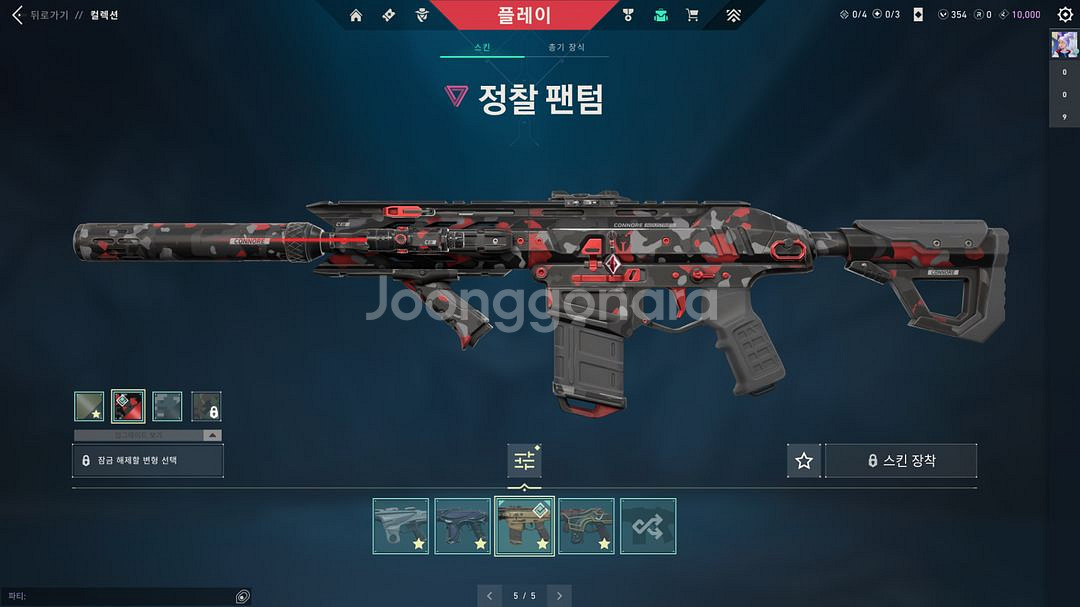
Task: Open the filter sliders button
Action: (x=524, y=461)
